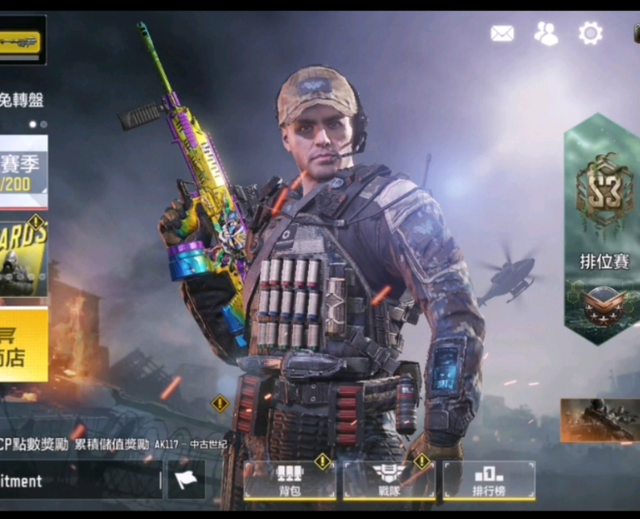640x519 pixels.
Task: Show the 排行榜 leaderboard
Action: 488,481
